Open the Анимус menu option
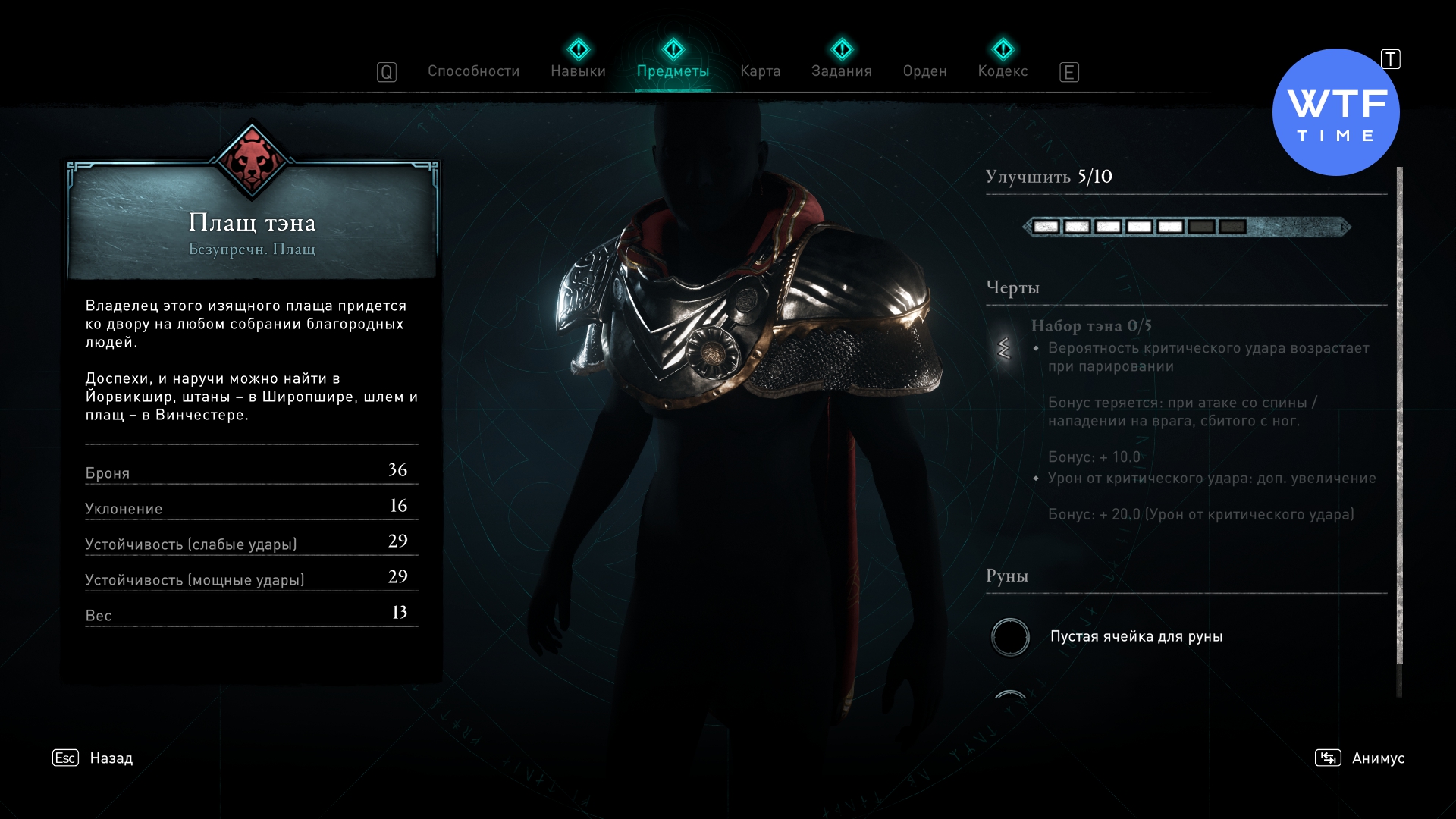Screen dimensions: 1456x819 (x=1377, y=758)
